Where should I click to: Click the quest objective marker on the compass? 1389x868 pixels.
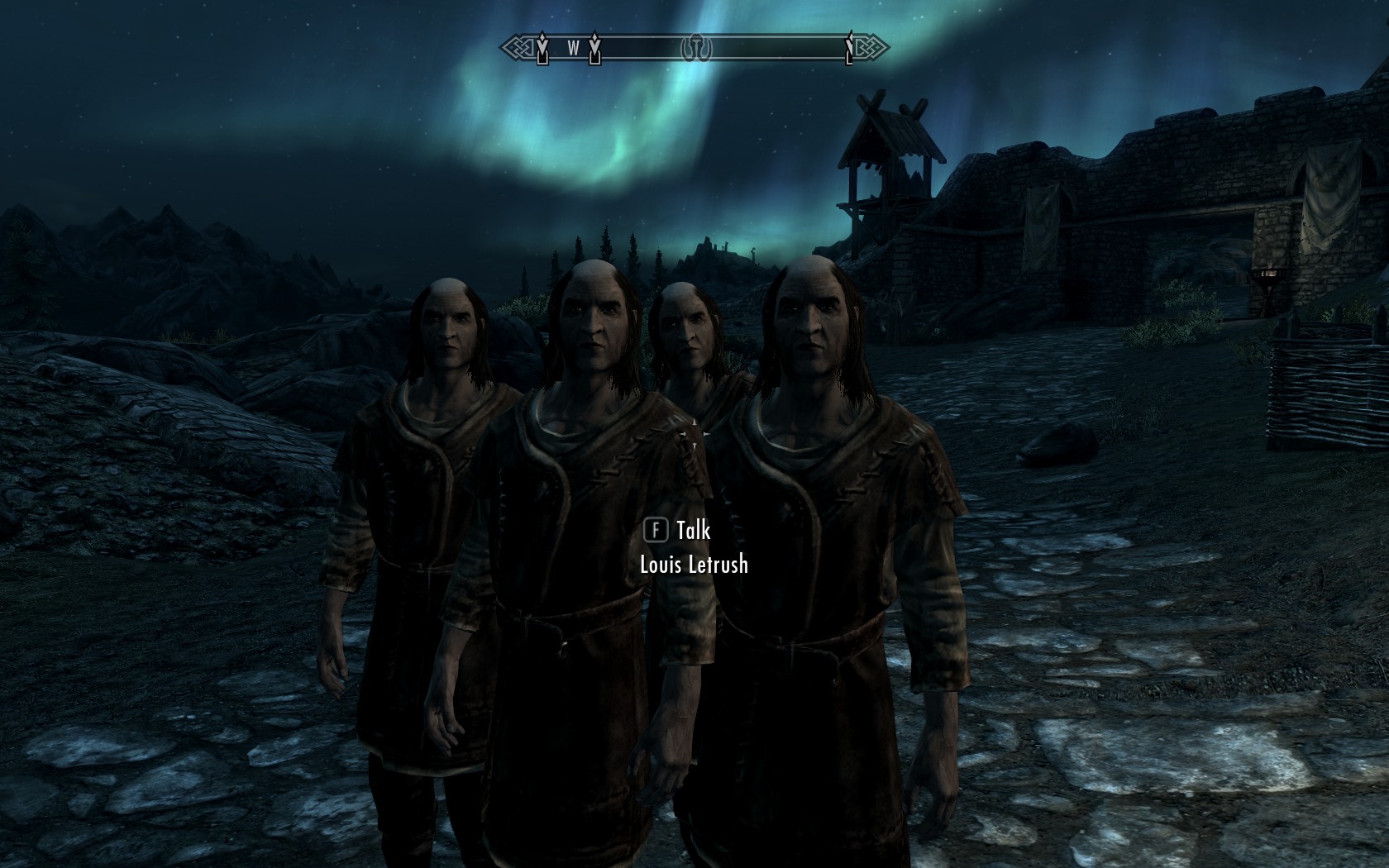(x=697, y=46)
